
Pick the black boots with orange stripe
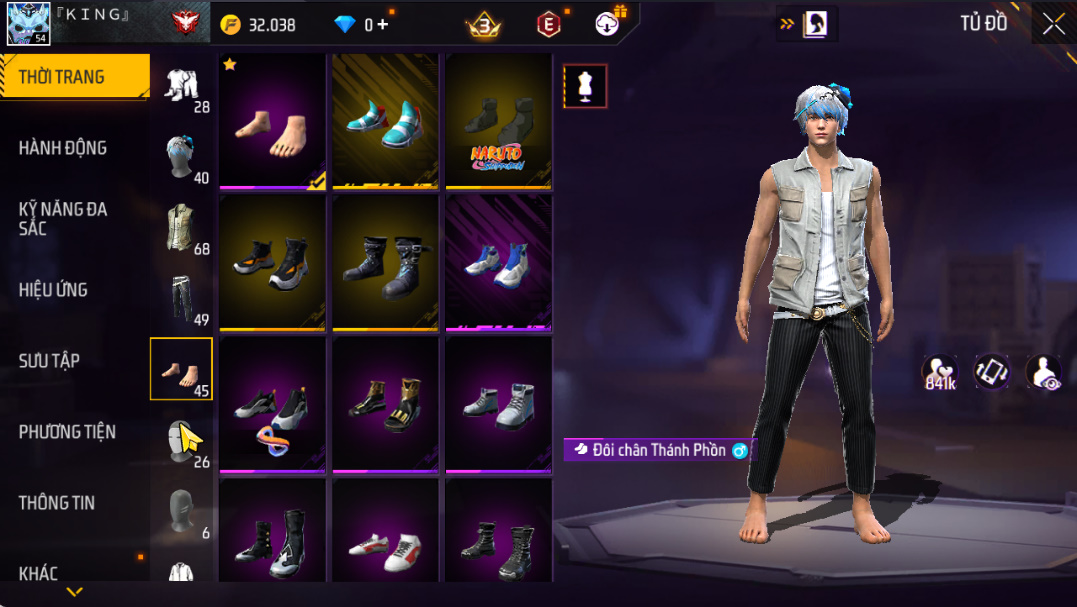(272, 262)
